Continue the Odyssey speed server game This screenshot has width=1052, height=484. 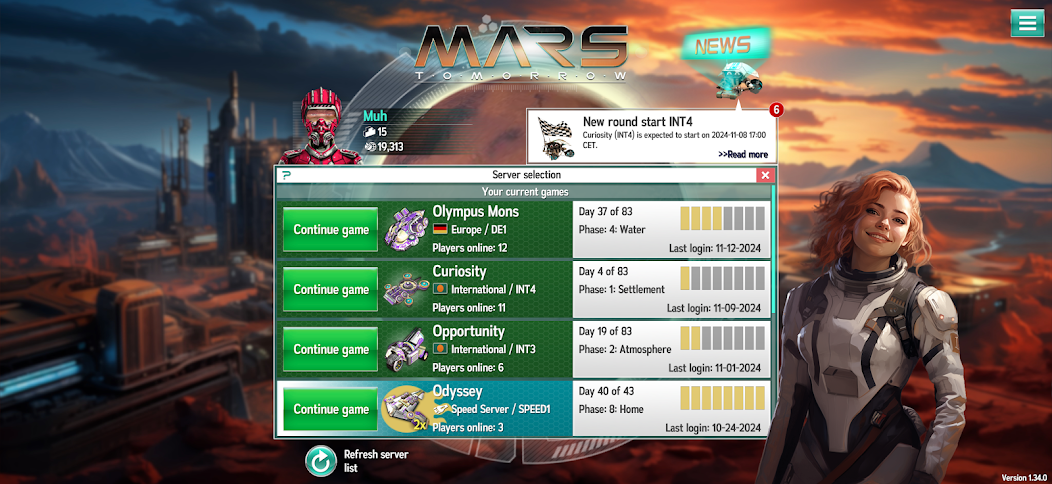tap(330, 409)
